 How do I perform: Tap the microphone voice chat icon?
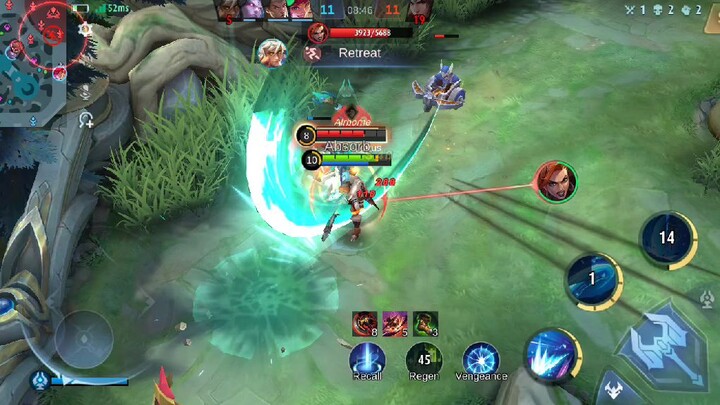87,121
